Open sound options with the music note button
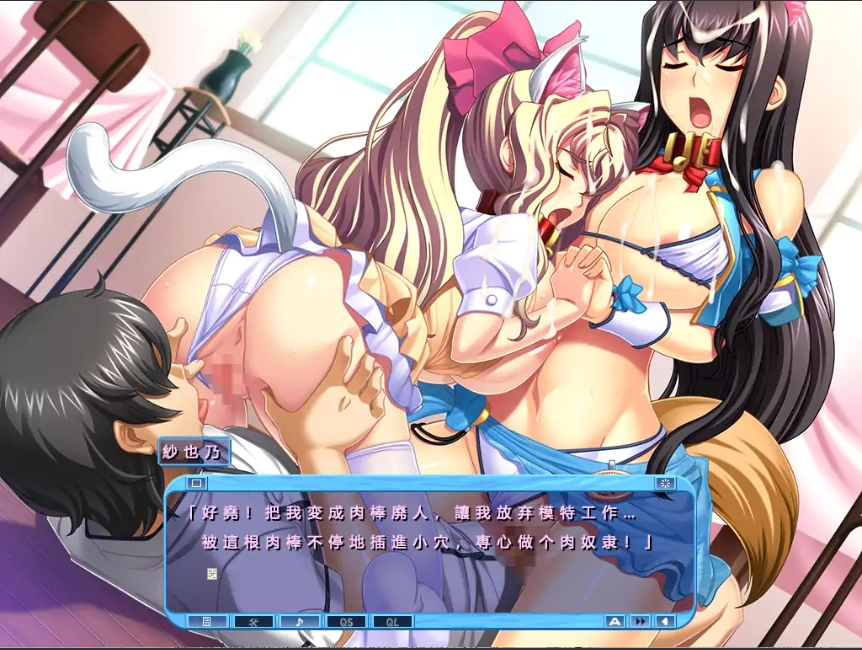 pyautogui.click(x=299, y=621)
